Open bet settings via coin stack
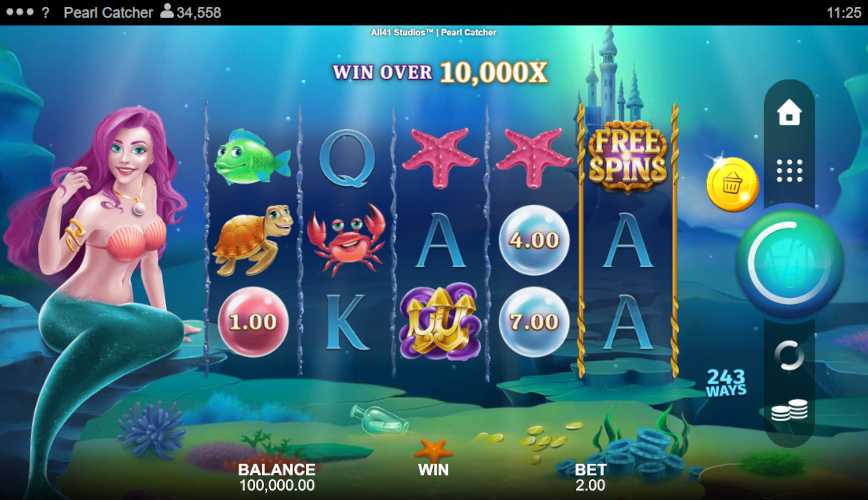Screen dimensions: 868x500 pos(789,410)
